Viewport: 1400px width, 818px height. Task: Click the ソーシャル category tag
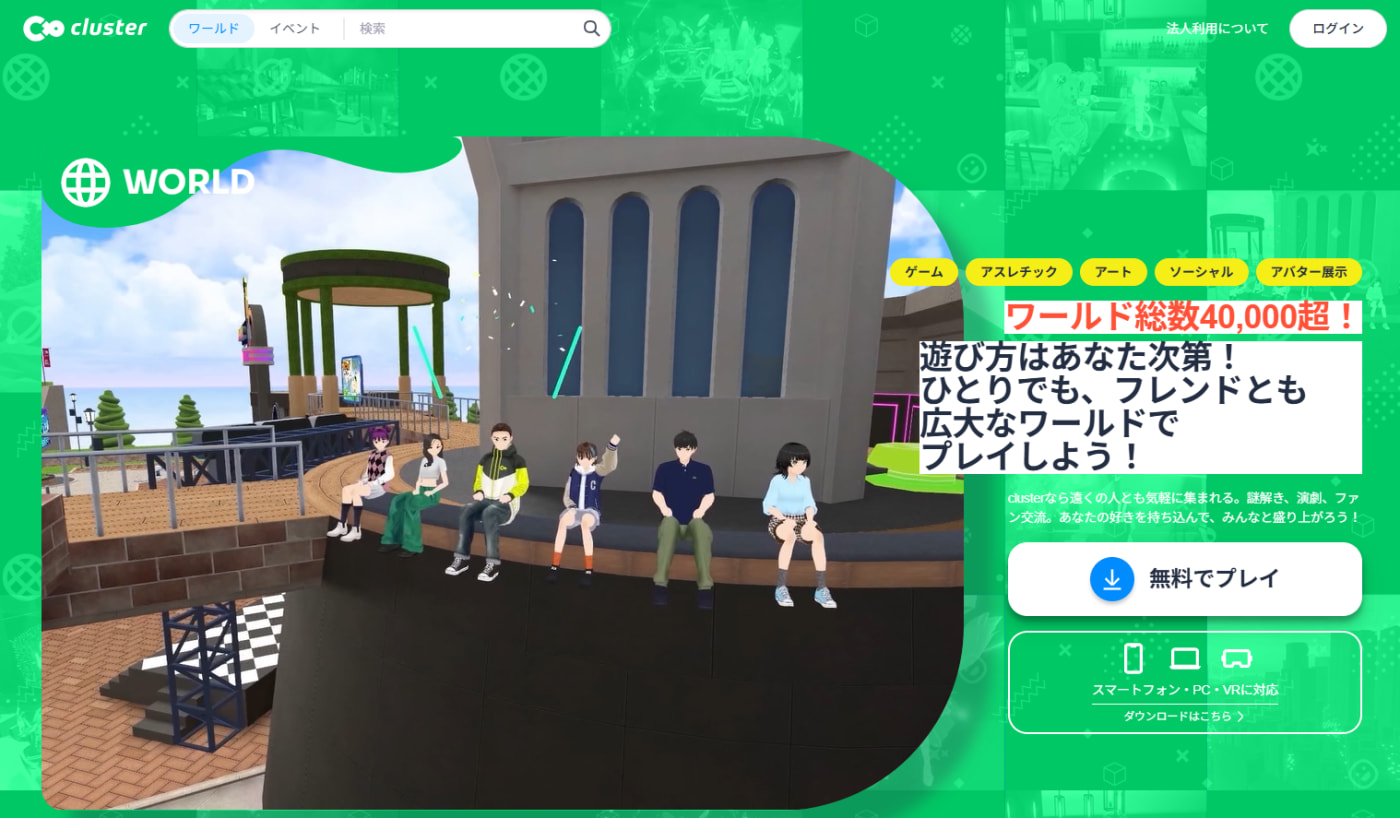tap(1201, 271)
